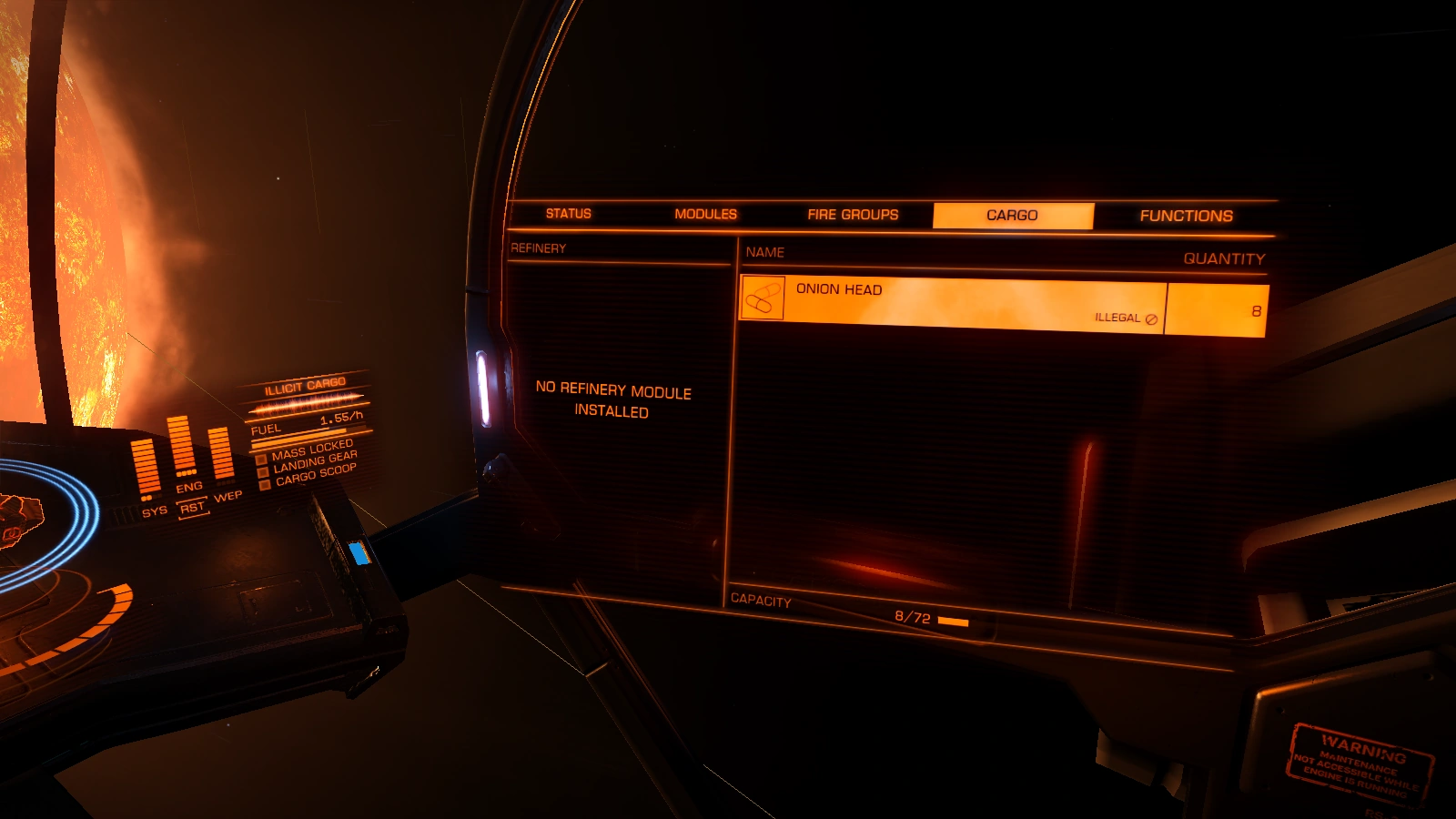Expand the REFINERY panel header
This screenshot has height=819, width=1456.
point(539,246)
